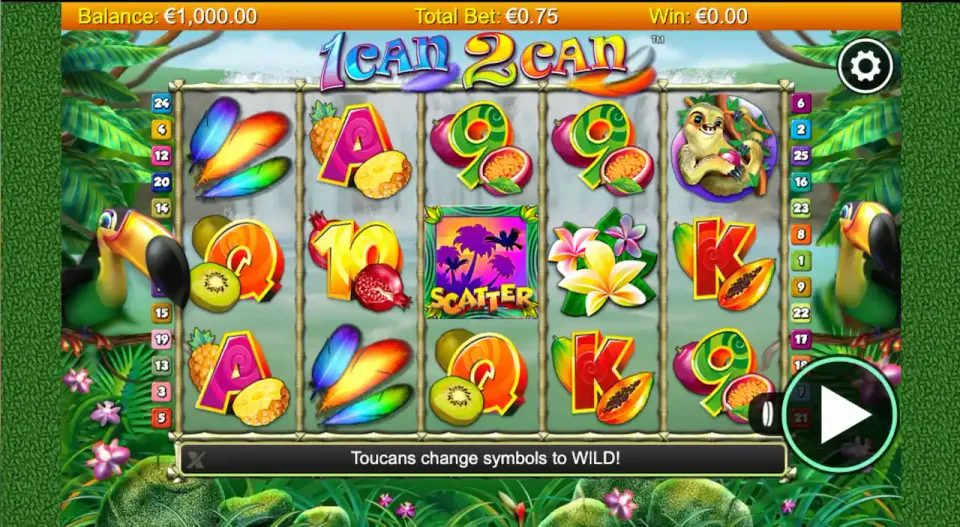Choose payline number 5
Screen dimensions: 960x527
click(x=161, y=417)
